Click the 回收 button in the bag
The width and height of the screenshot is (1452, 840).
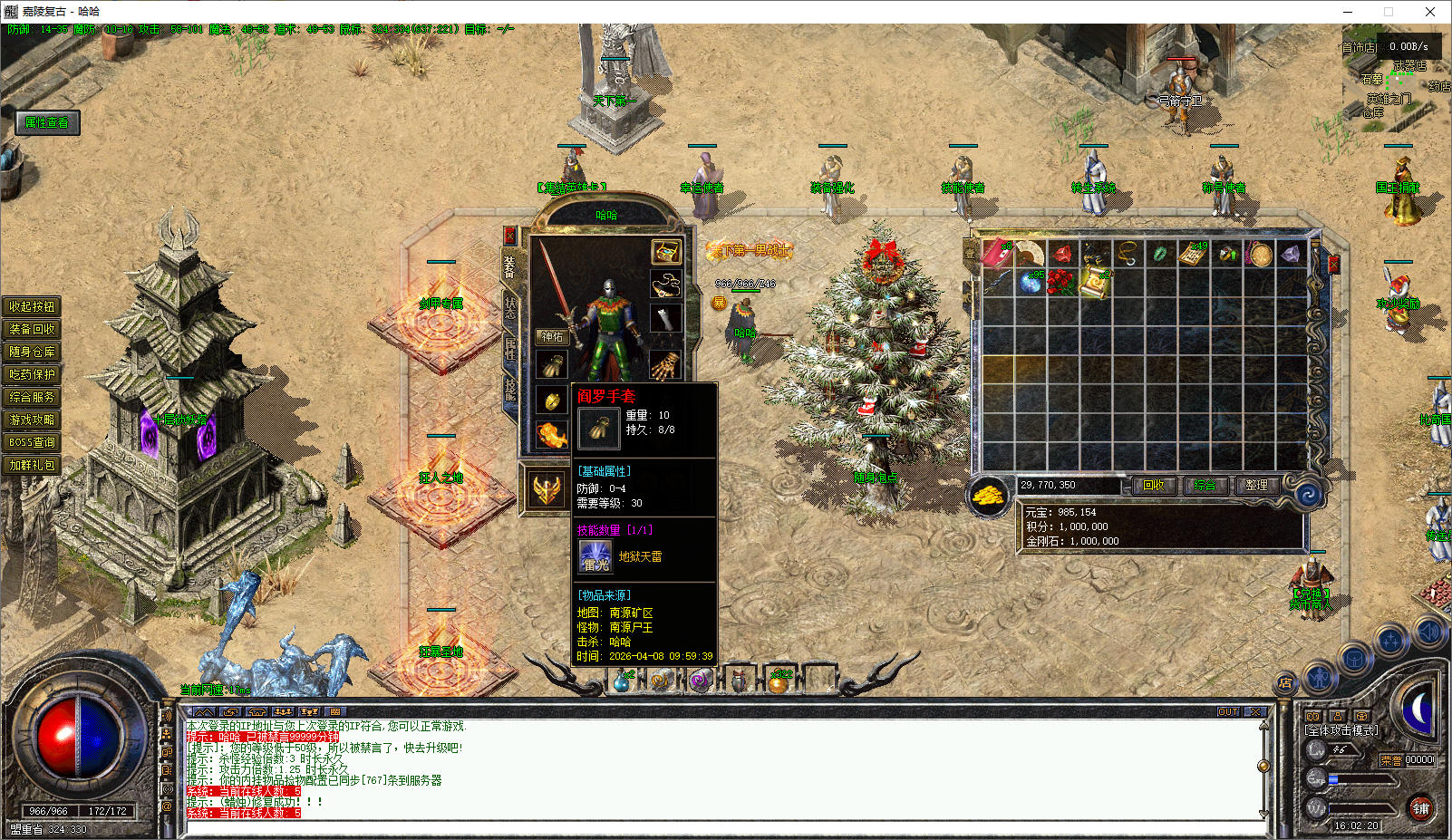1154,486
